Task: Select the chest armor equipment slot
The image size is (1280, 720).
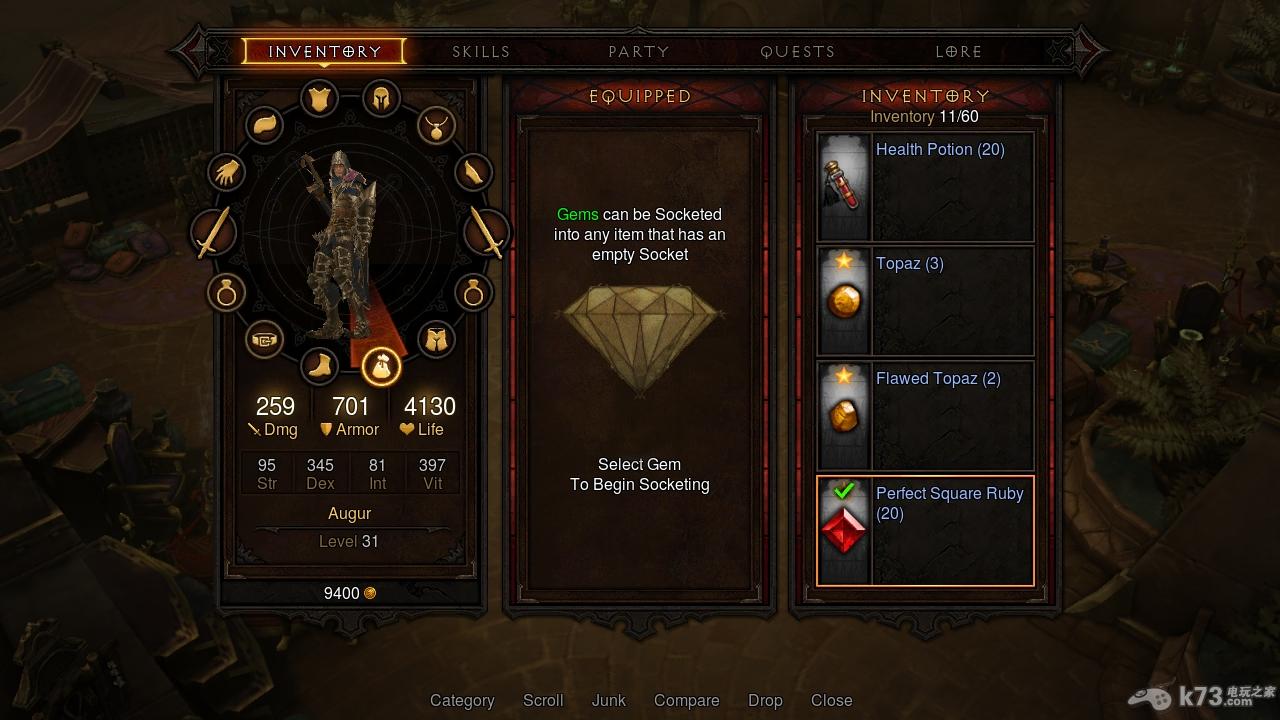Action: click(320, 99)
